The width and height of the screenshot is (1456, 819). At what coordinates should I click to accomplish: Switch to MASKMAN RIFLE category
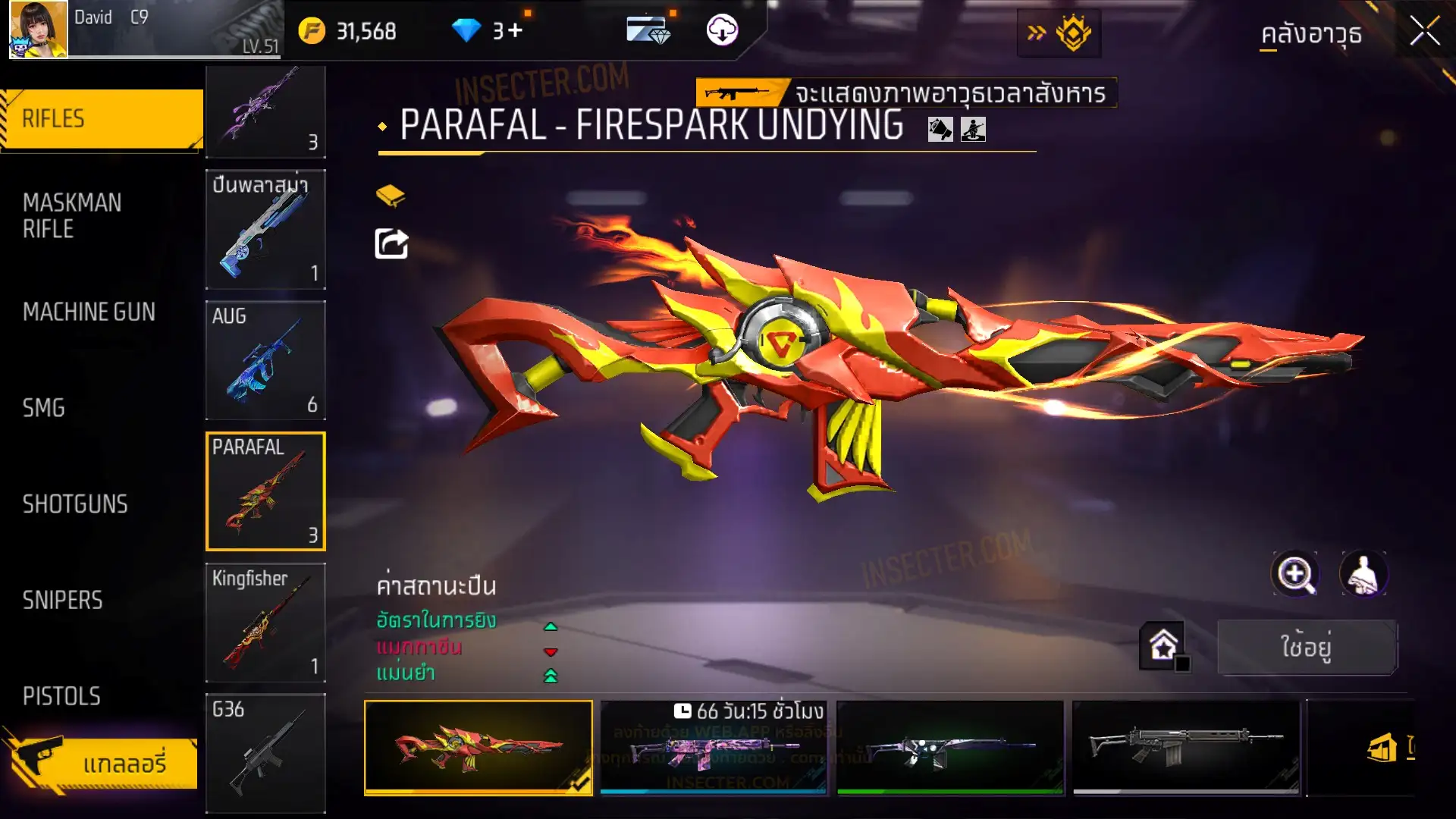73,215
